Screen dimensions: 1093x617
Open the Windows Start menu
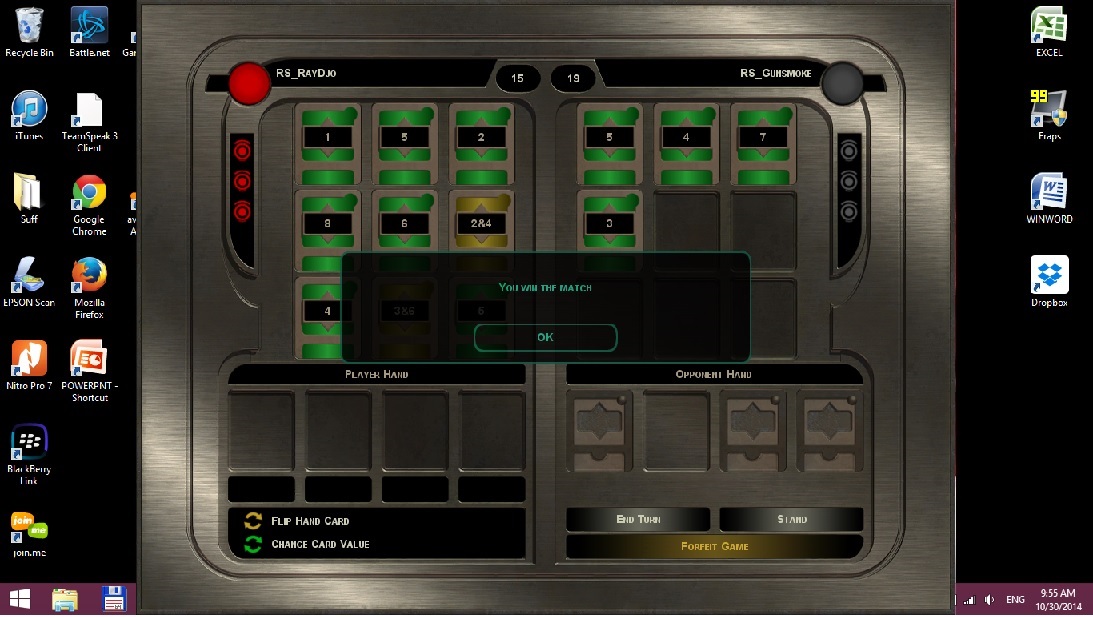coord(19,599)
